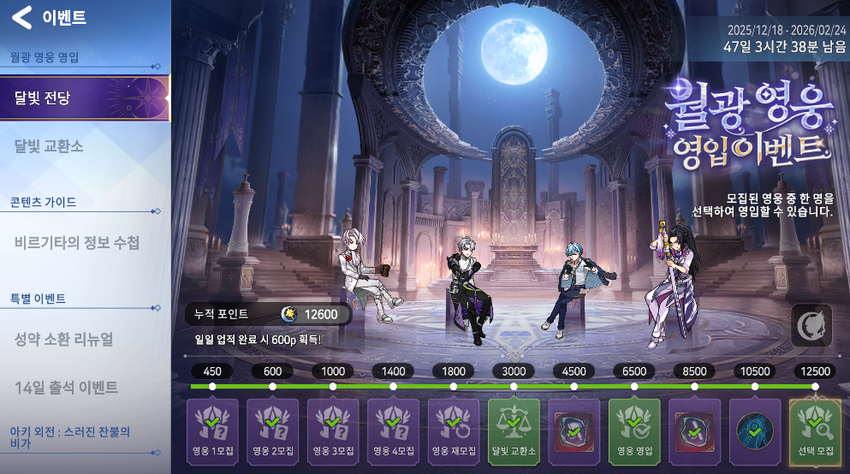Open the 영웅 4모집 reward tile

[393, 430]
